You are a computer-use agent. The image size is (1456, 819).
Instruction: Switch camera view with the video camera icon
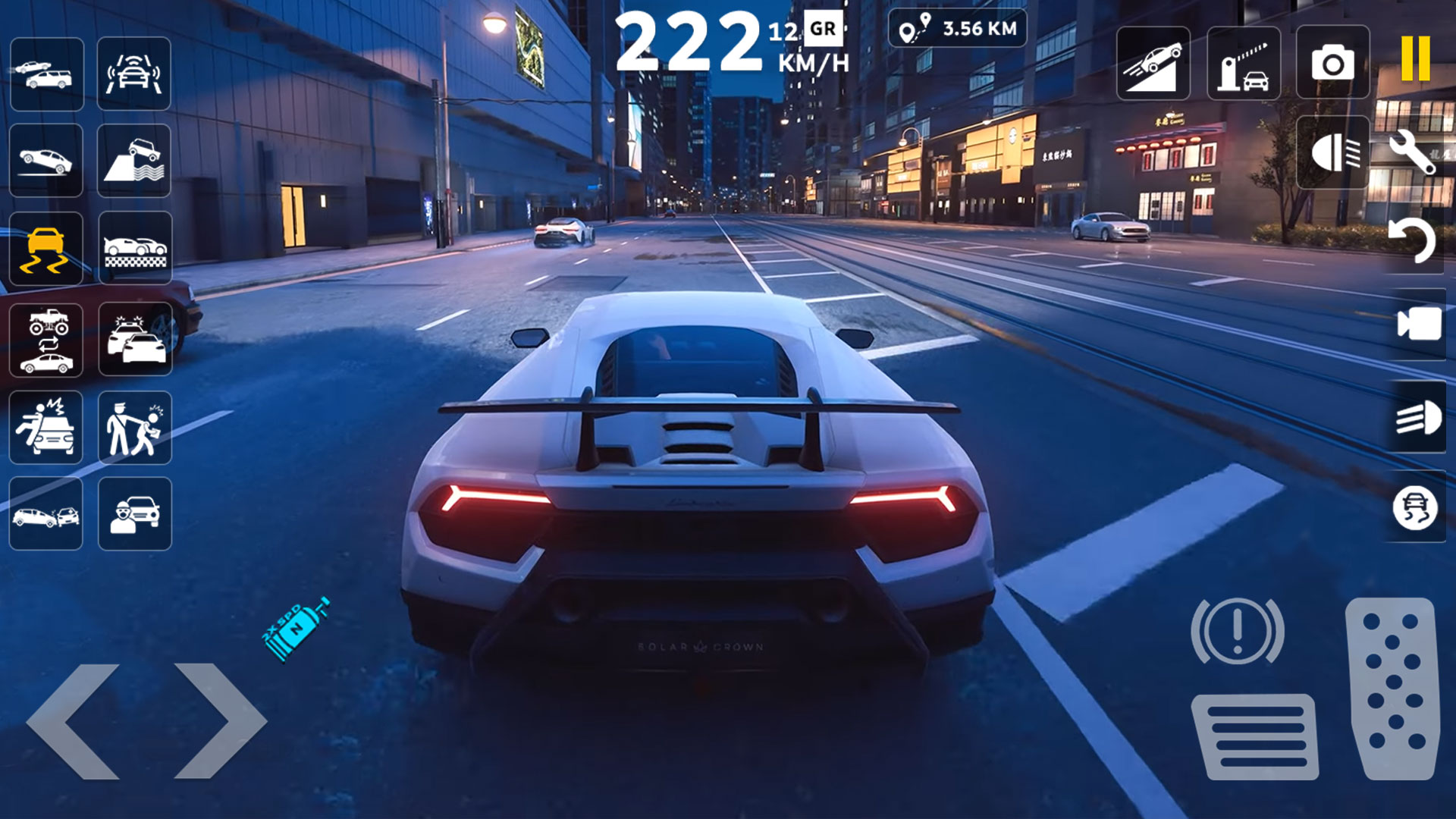coord(1418,325)
